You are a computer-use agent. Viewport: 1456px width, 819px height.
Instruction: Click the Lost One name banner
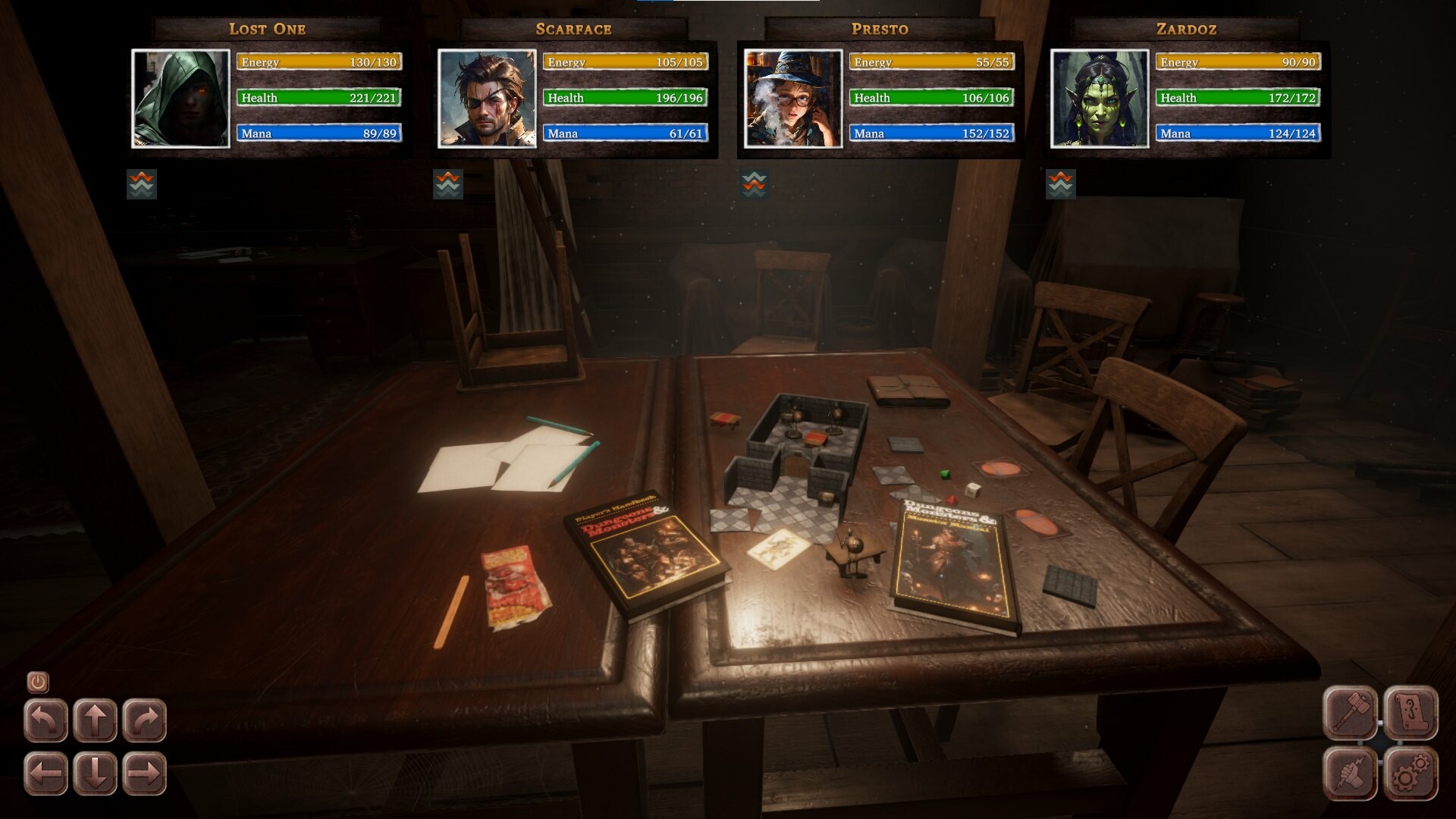[267, 29]
